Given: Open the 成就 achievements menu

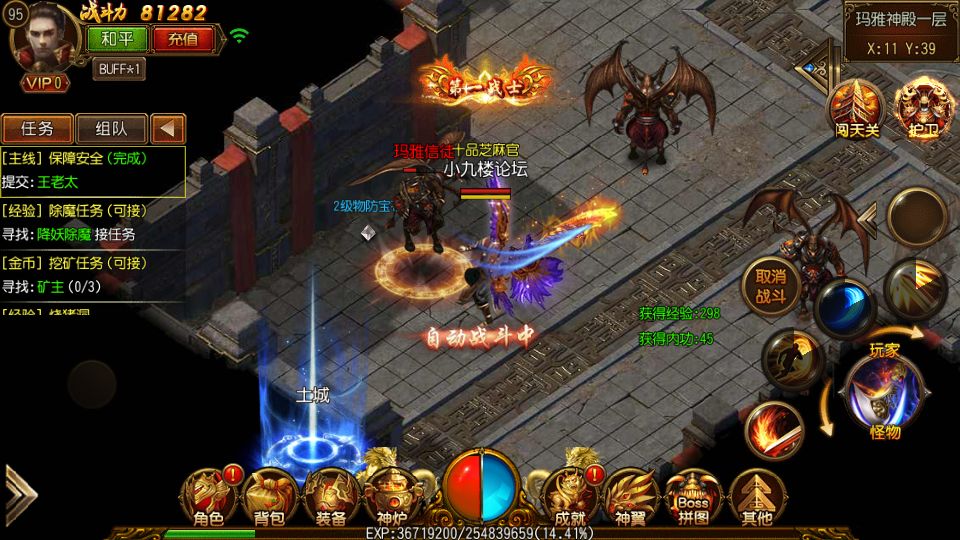Looking at the screenshot, I should (569, 497).
